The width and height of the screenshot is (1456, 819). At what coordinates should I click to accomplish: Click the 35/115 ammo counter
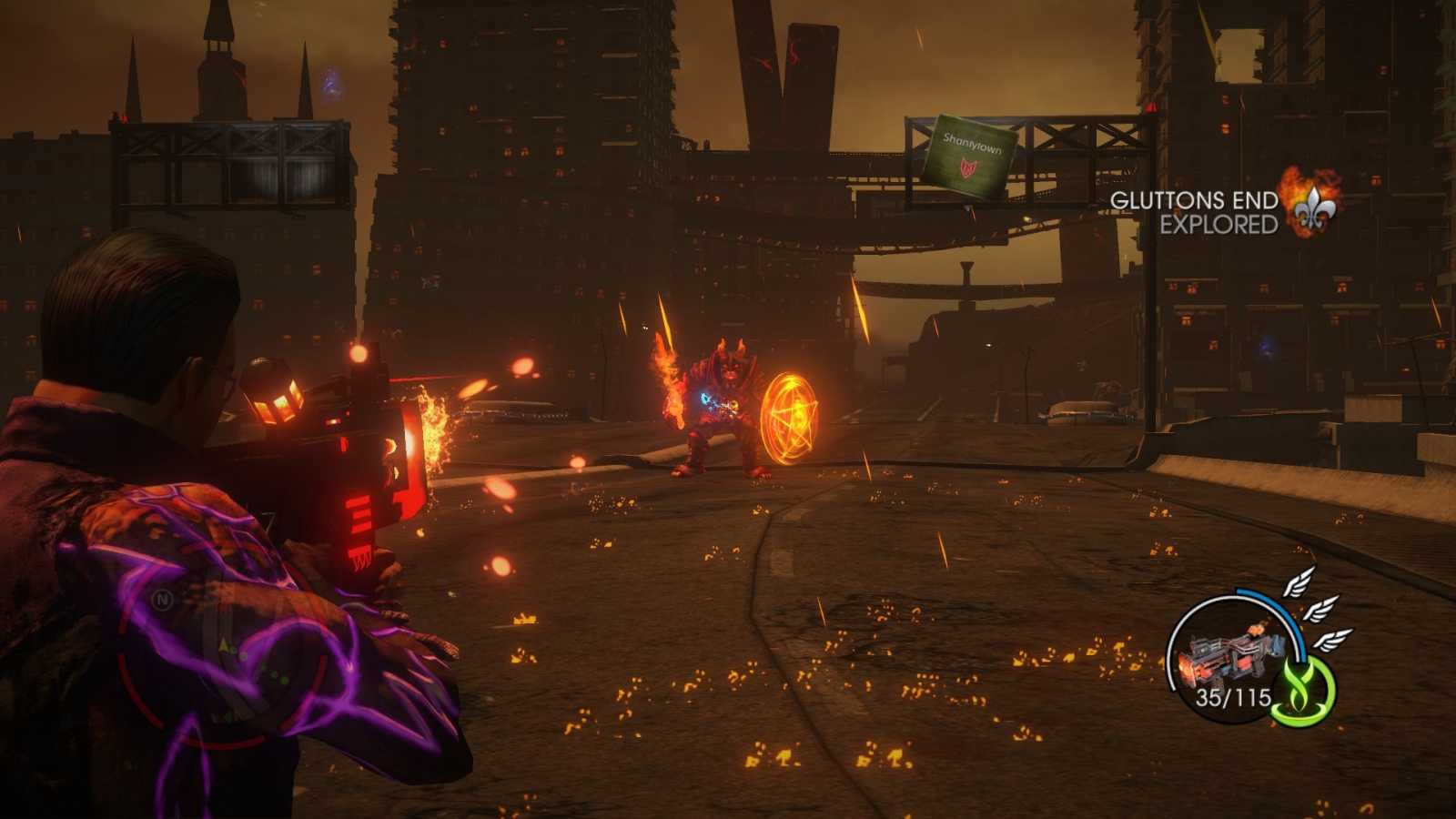pyautogui.click(x=1235, y=697)
